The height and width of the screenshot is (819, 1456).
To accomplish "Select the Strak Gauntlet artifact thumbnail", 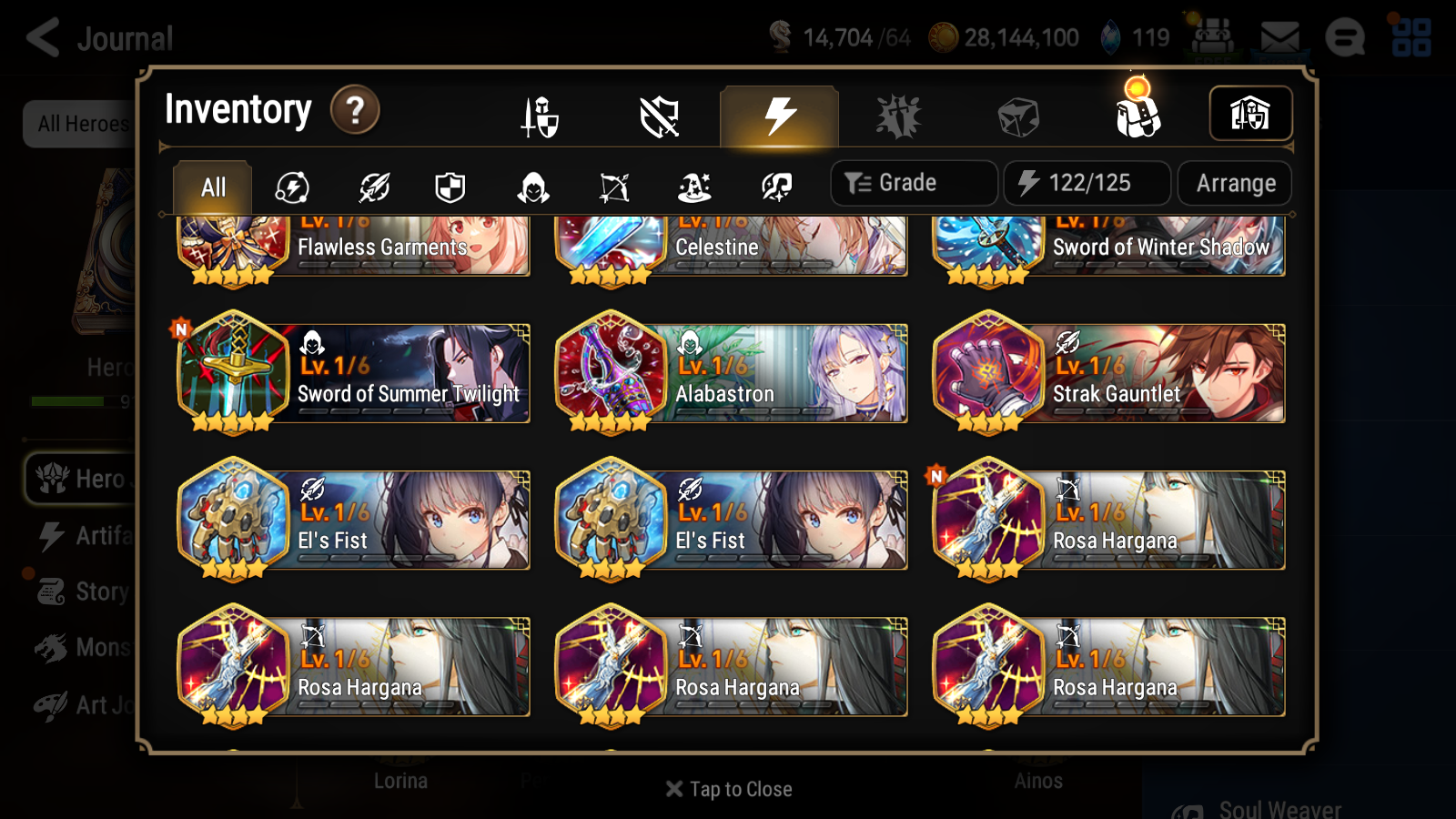I will click(988, 373).
